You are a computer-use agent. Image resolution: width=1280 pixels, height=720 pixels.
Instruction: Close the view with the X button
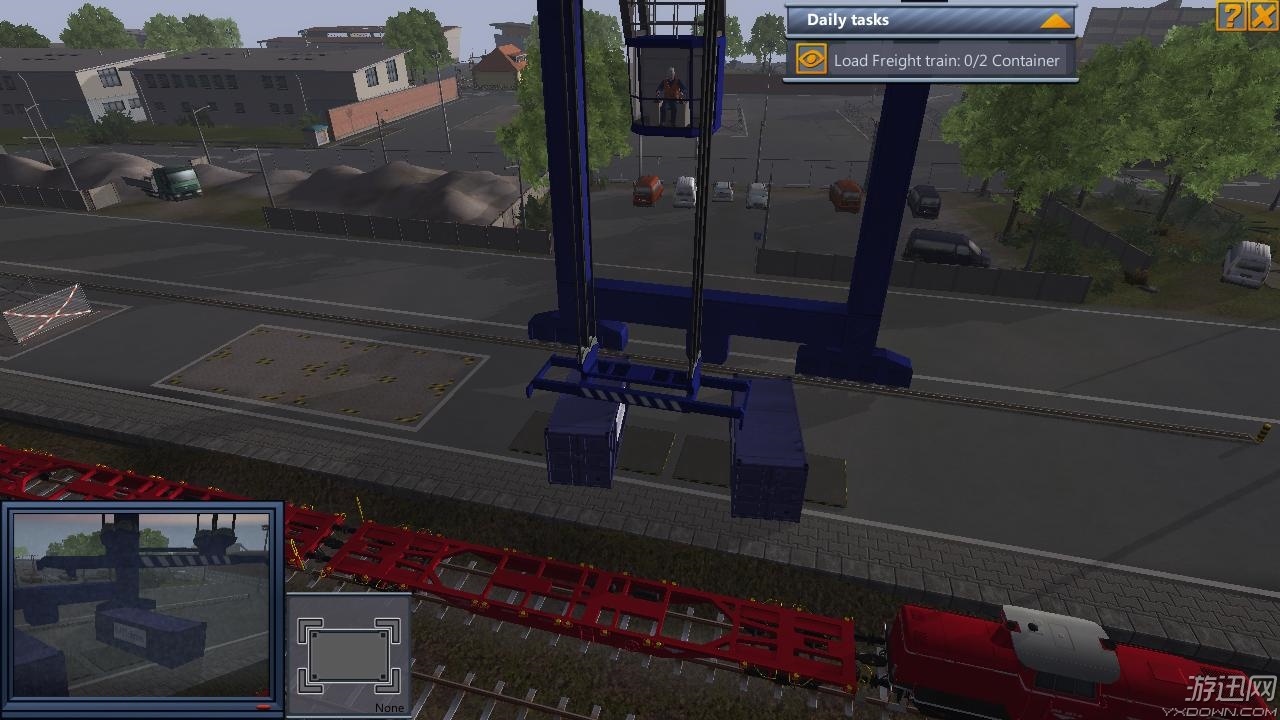pos(1263,15)
